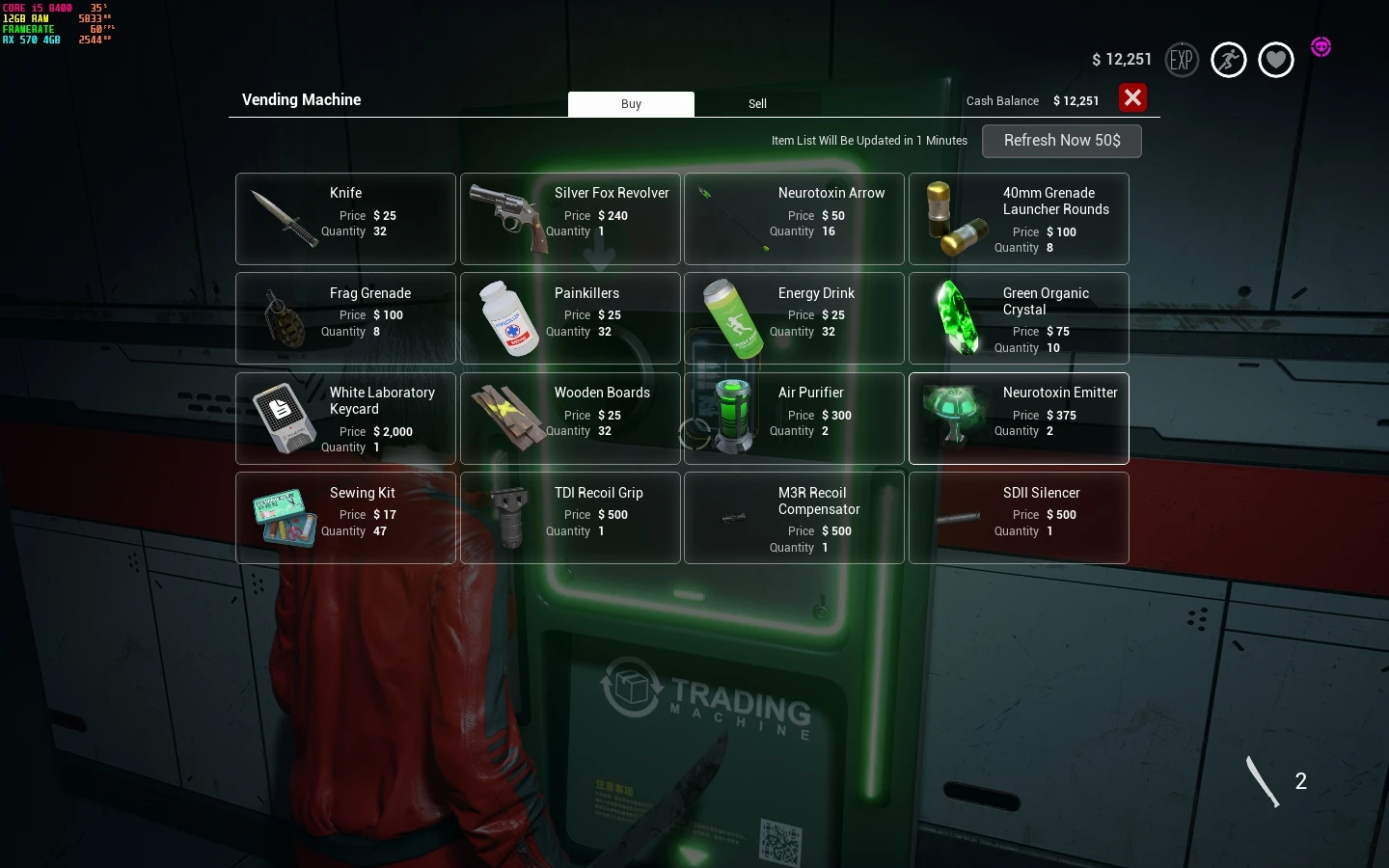The image size is (1389, 868).
Task: Buy the White Laboratory Keycard
Action: pyautogui.click(x=345, y=419)
